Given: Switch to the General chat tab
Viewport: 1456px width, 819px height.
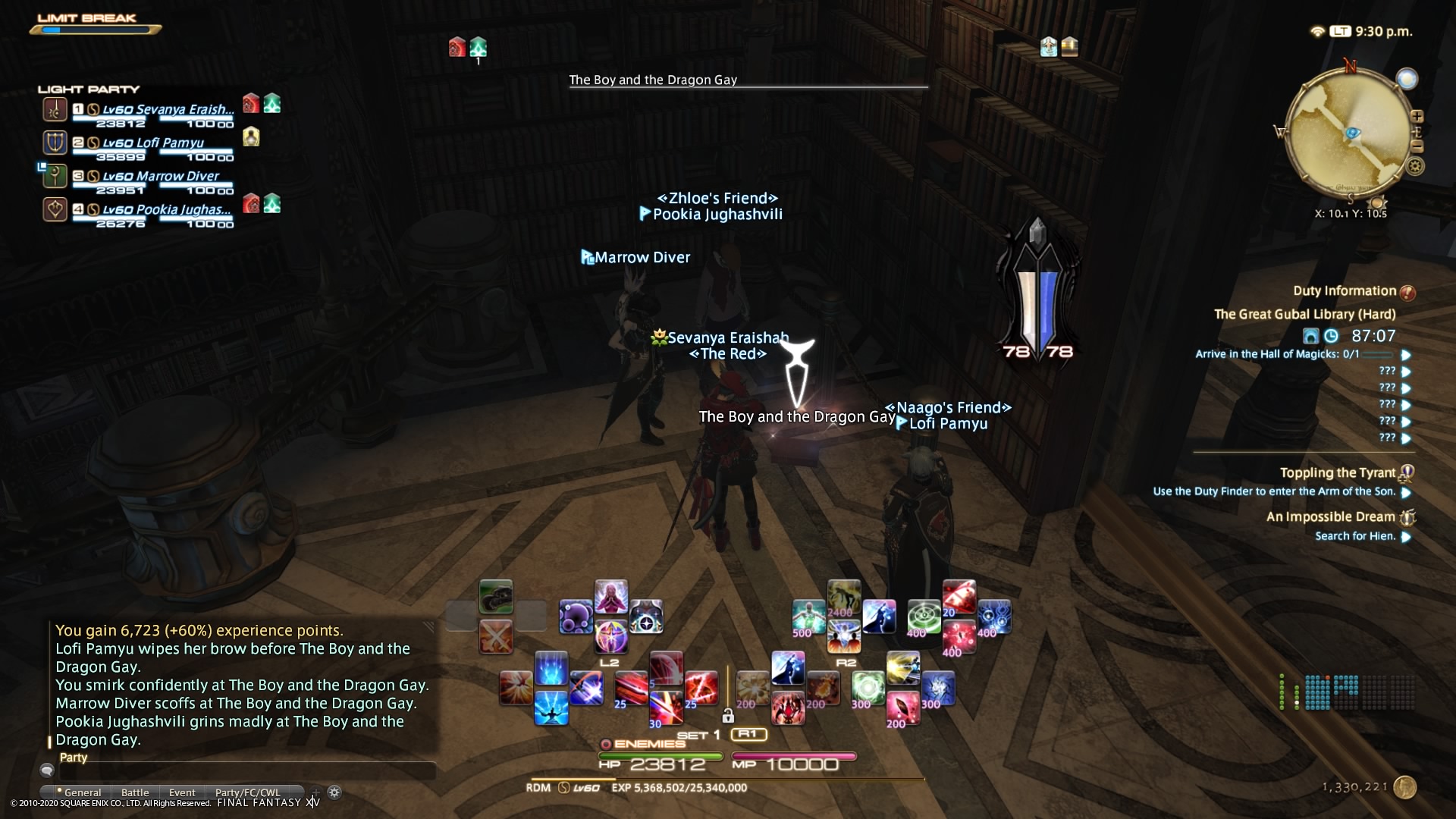Looking at the screenshot, I should 83,792.
